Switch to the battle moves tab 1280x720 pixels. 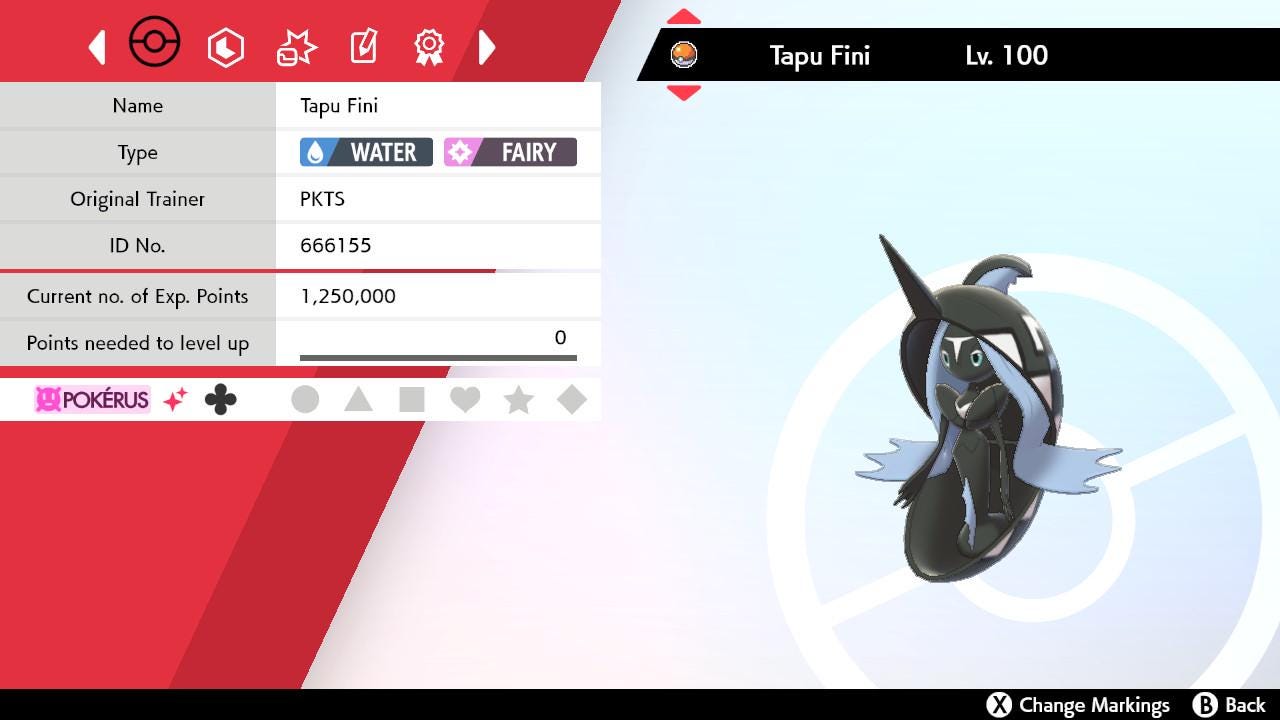(x=296, y=47)
